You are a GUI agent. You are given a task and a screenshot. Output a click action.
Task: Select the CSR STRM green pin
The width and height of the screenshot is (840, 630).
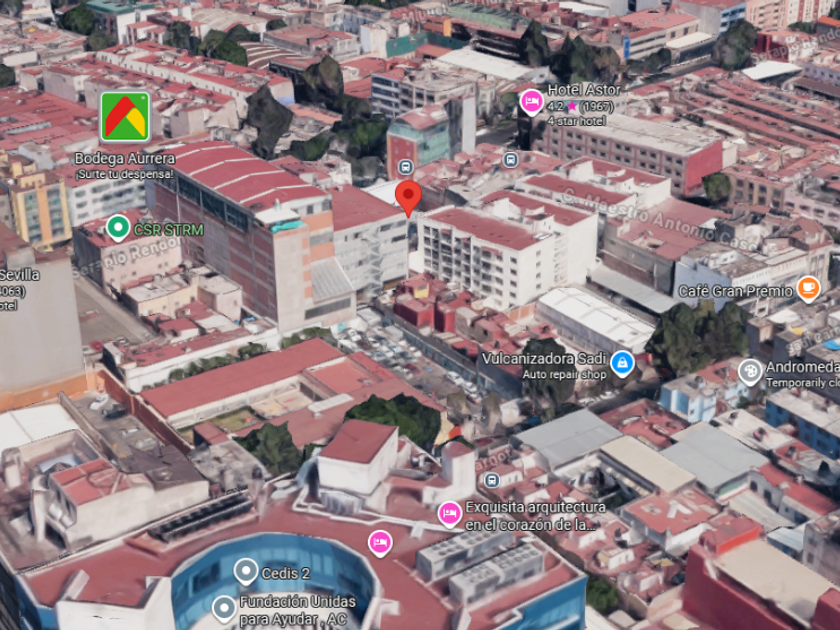pyautogui.click(x=118, y=229)
